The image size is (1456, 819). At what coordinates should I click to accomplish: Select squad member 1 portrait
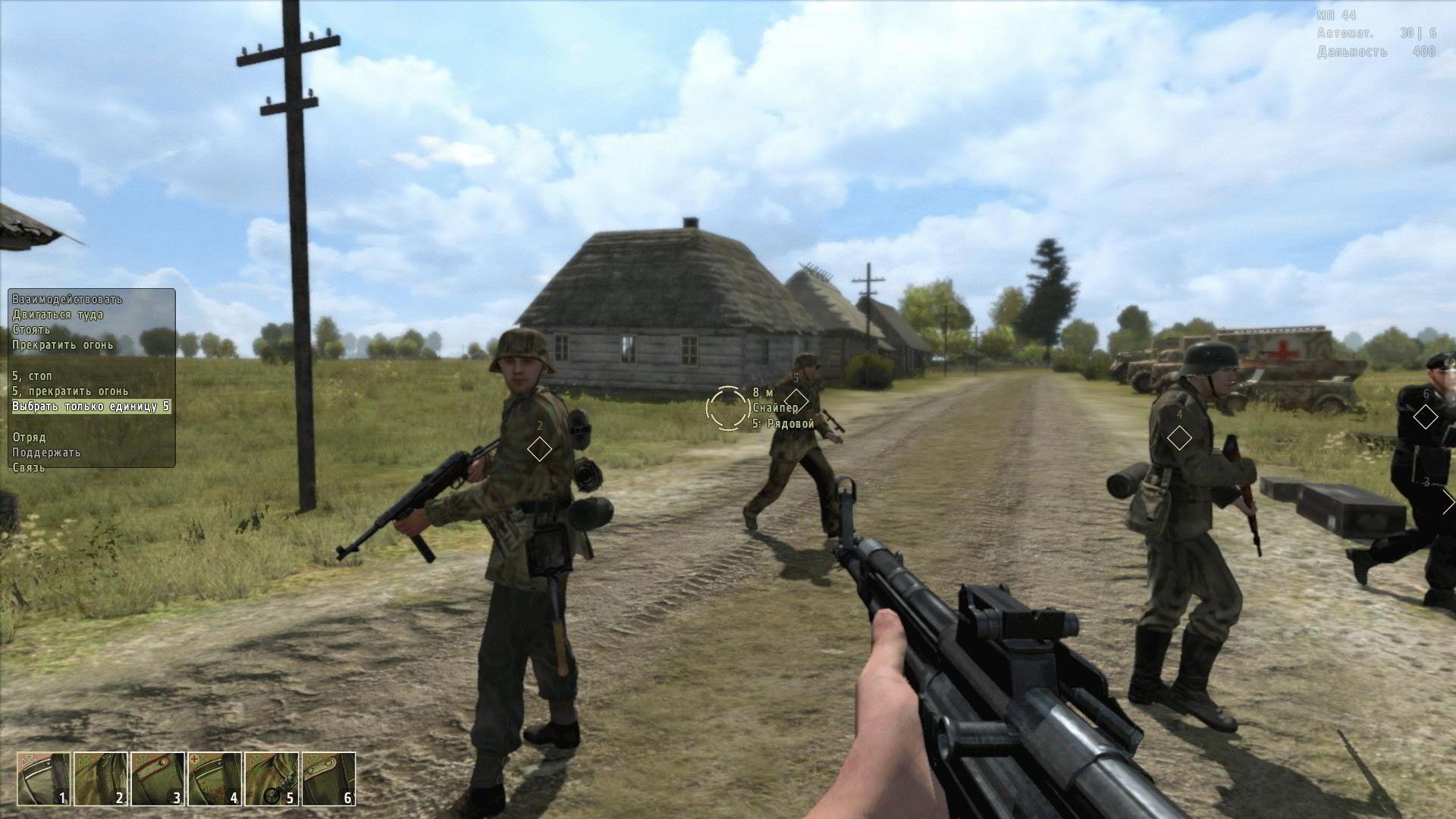pos(44,779)
